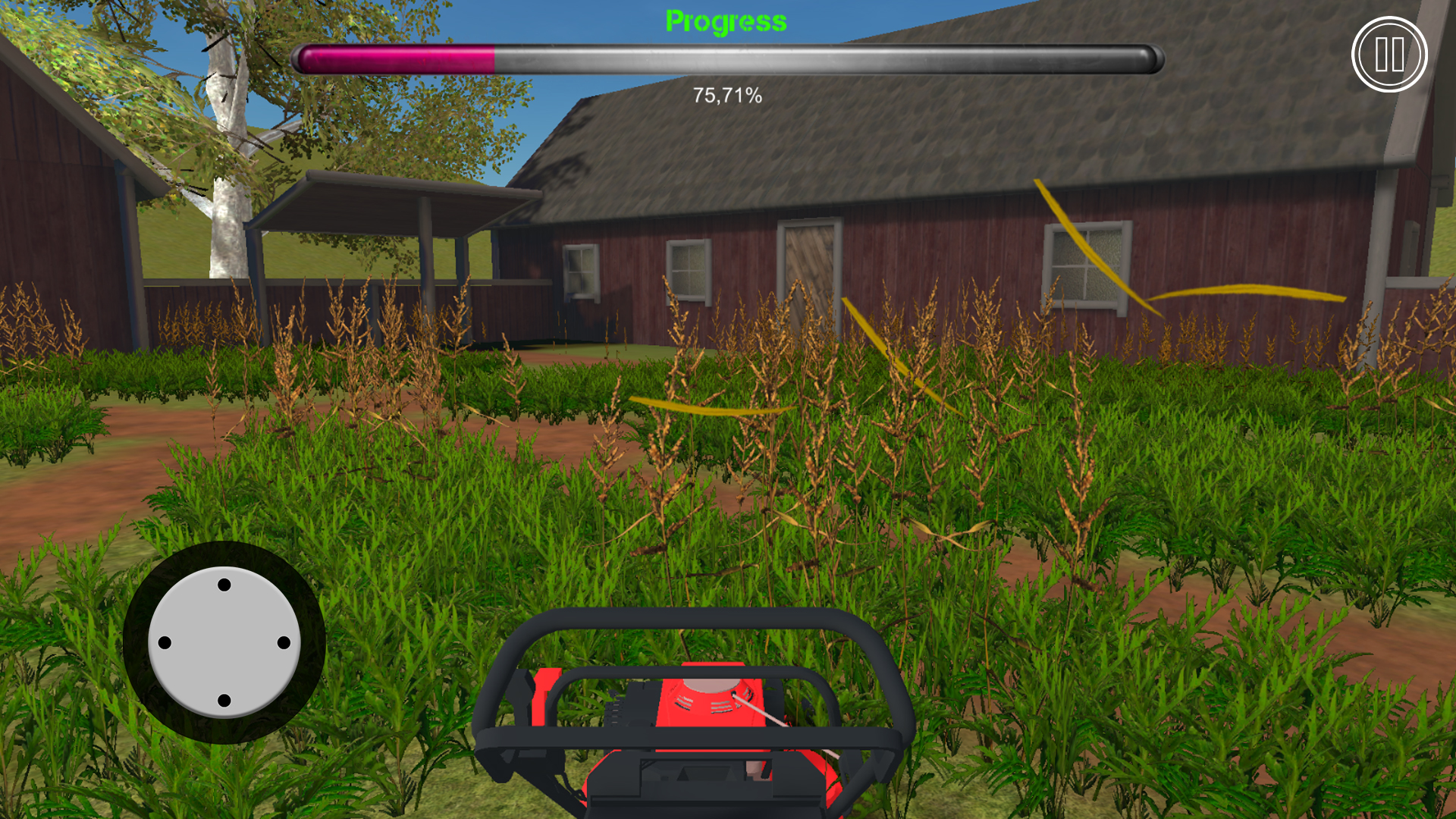This screenshot has height=819, width=1456.
Task: Click the 75,71% percentage label
Action: 726,96
